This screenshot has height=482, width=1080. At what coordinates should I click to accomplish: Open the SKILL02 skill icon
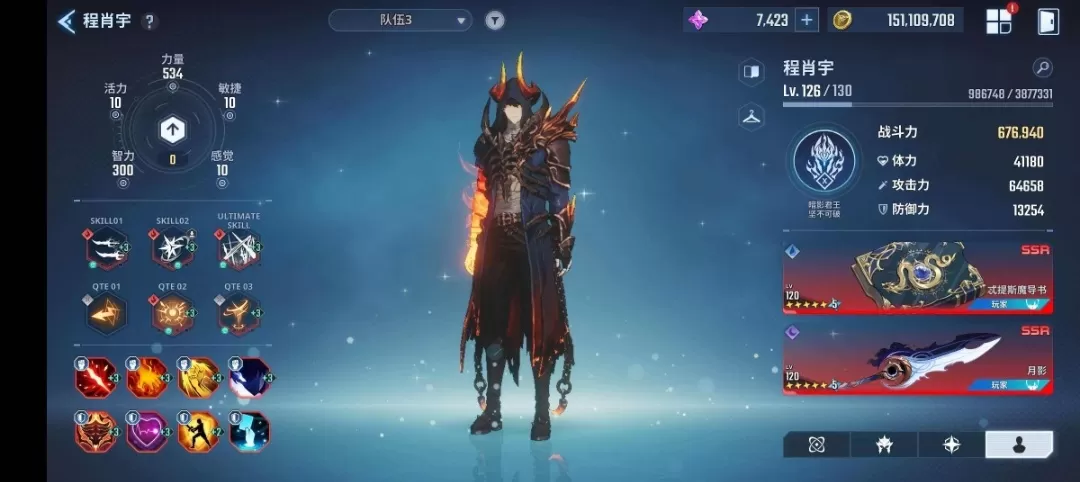(x=172, y=248)
